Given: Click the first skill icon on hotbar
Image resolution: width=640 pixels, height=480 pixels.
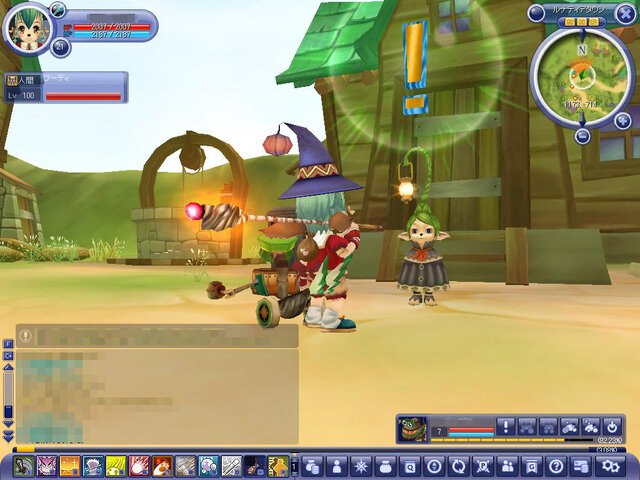Looking at the screenshot, I should coord(24,466).
